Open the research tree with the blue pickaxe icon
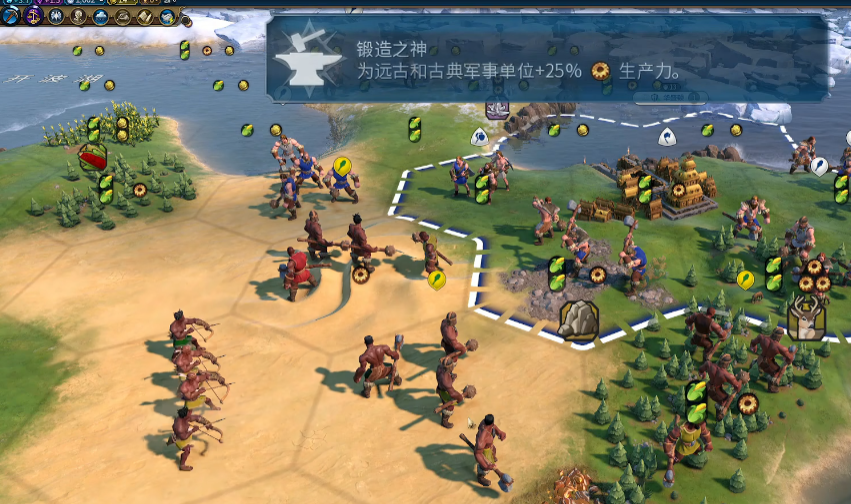The width and height of the screenshot is (851, 504). [x=10, y=16]
